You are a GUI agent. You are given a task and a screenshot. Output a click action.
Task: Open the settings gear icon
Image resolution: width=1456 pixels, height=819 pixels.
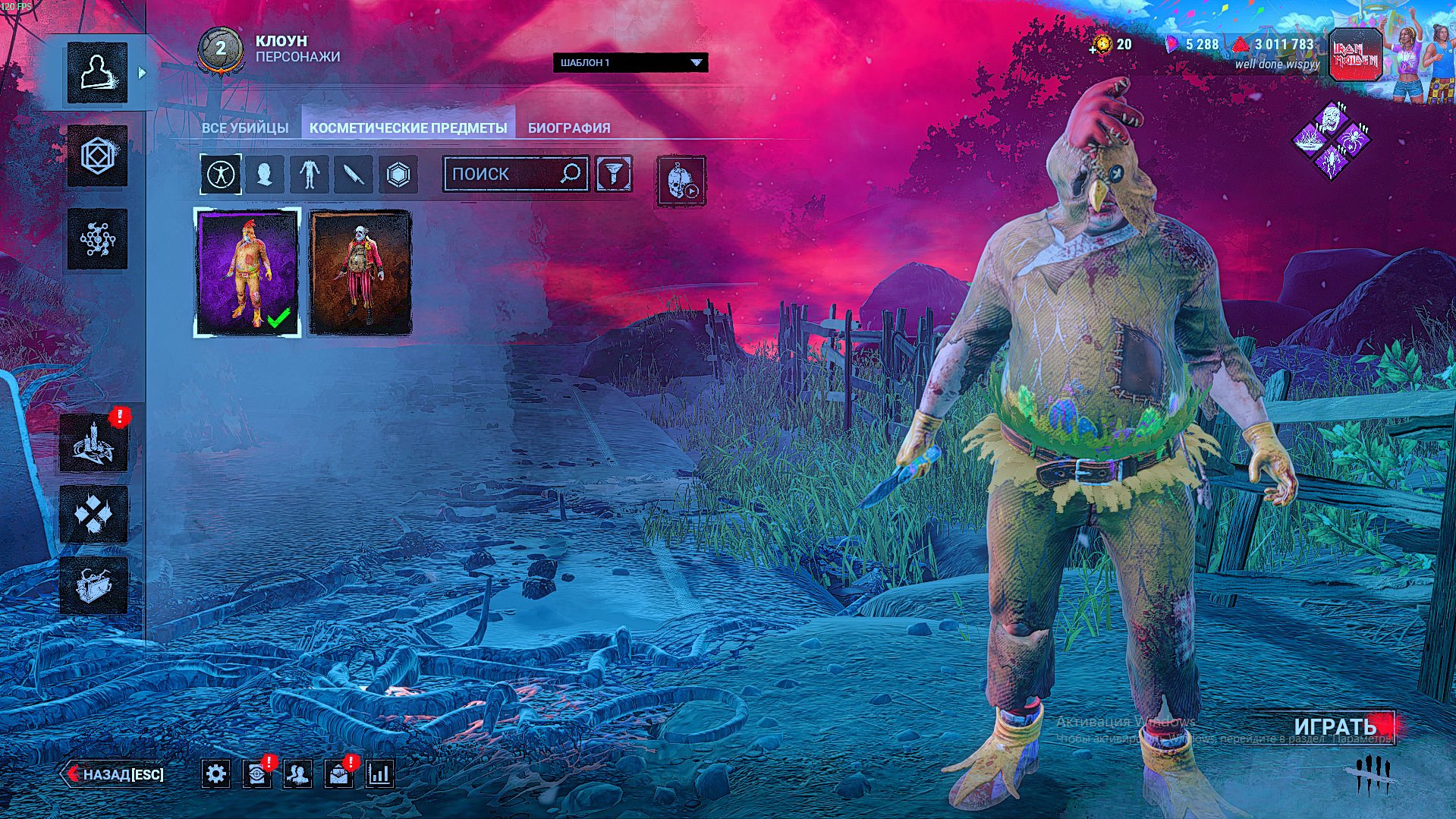(x=216, y=774)
